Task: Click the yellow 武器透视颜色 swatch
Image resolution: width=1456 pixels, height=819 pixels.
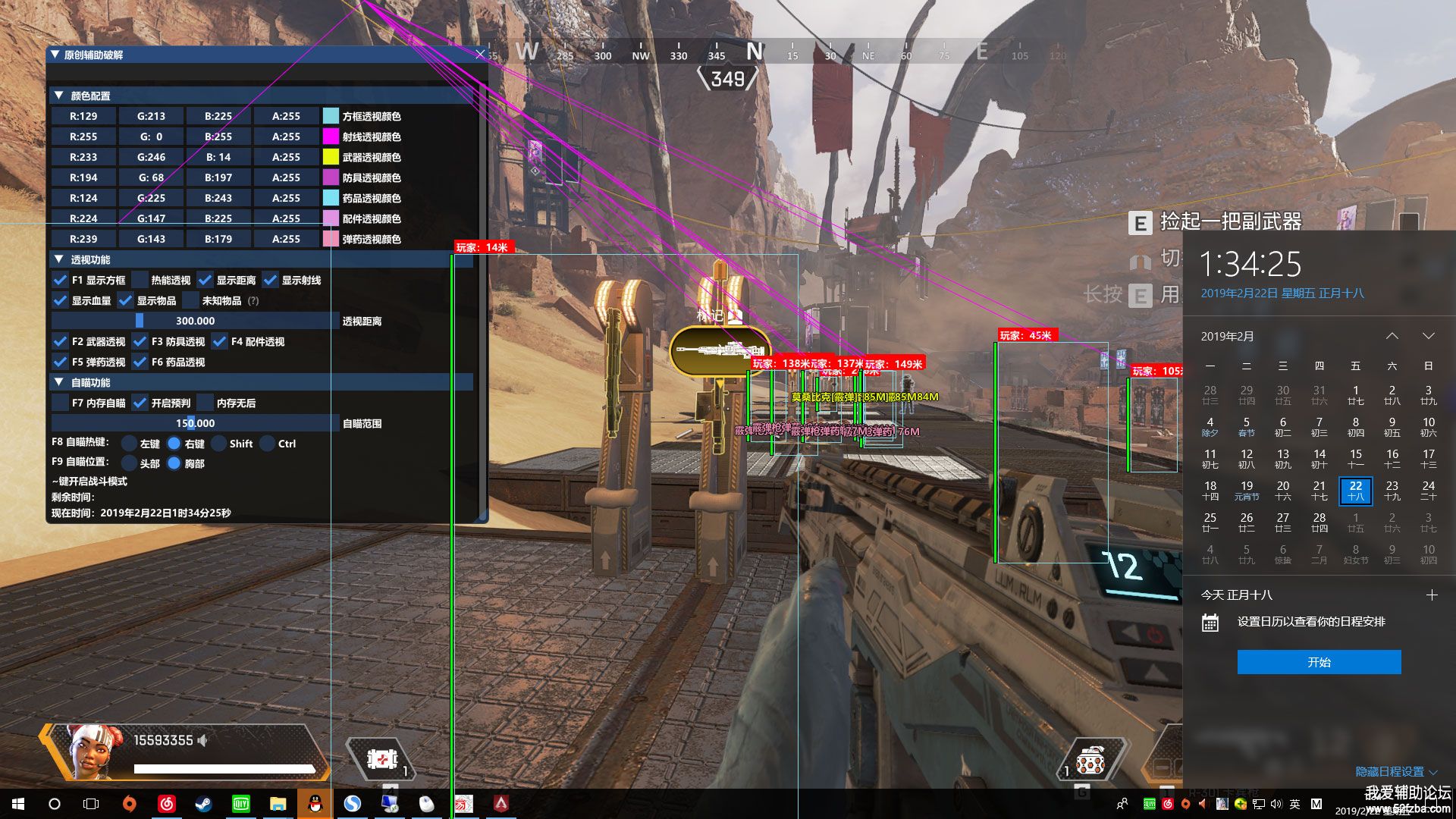Action: (x=331, y=157)
